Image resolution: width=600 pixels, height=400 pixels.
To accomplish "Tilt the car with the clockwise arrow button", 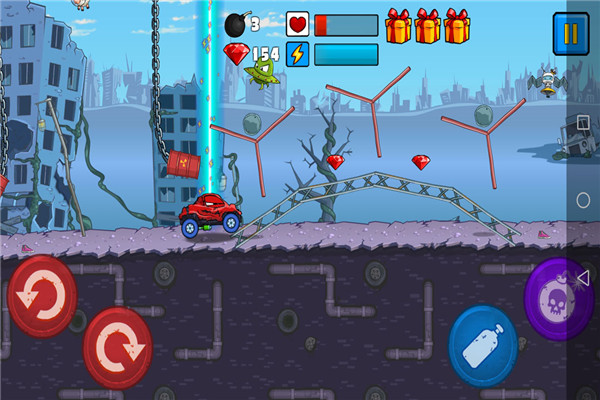I will click(118, 346).
